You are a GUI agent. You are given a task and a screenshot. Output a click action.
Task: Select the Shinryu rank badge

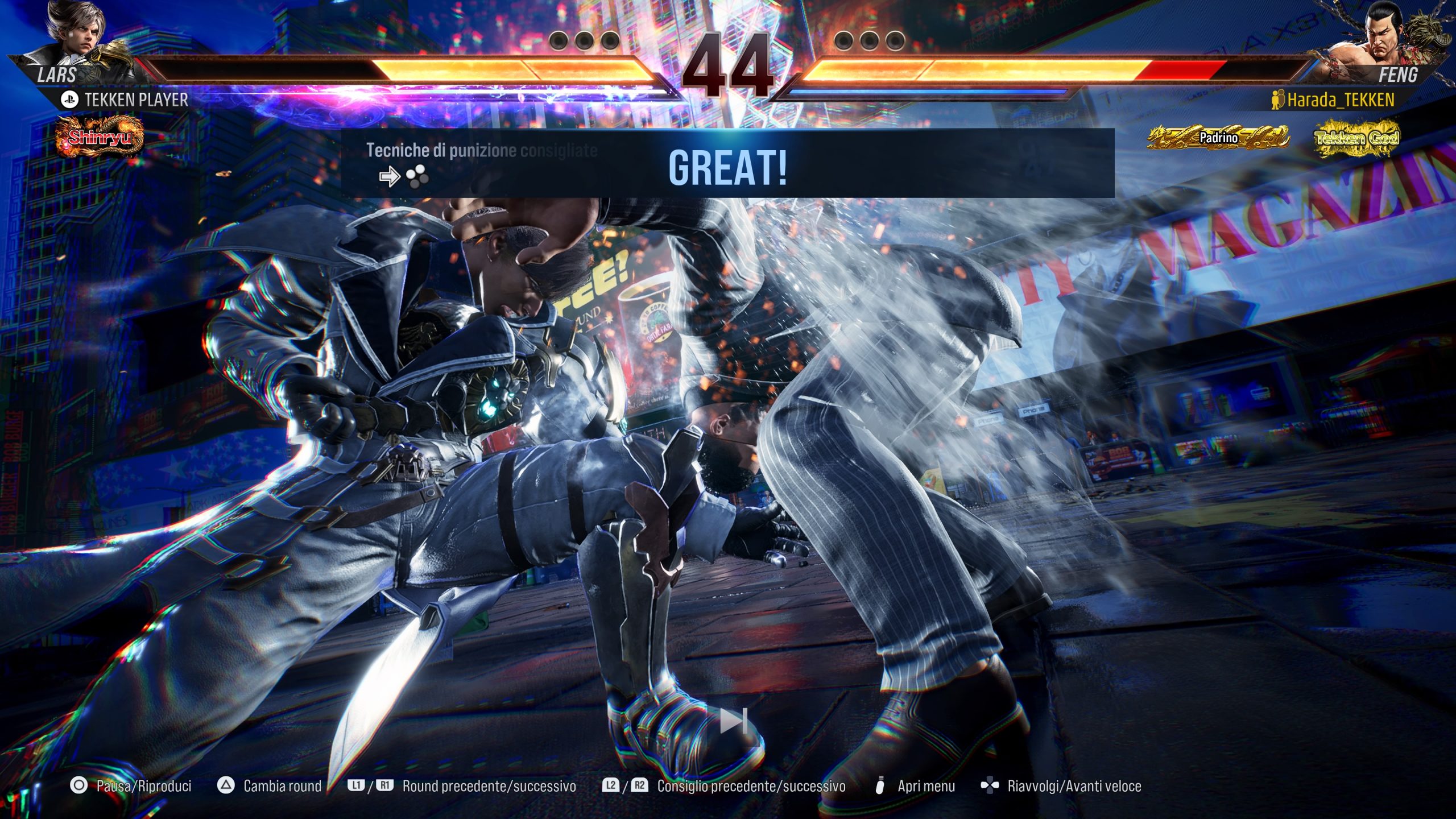pyautogui.click(x=100, y=136)
